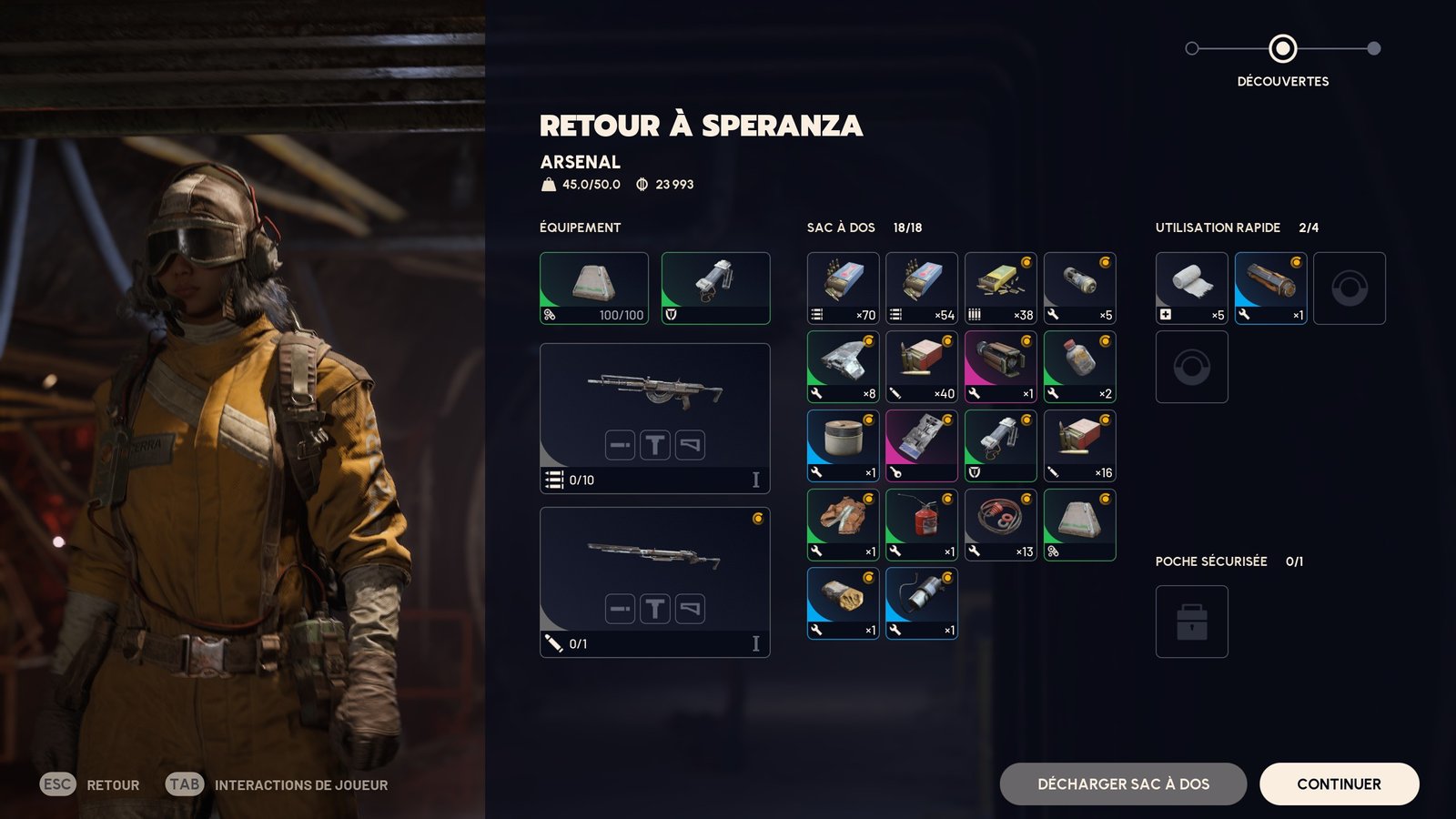Choose the orange cylinder quick-use item
This screenshot has height=819, width=1456.
1270,288
